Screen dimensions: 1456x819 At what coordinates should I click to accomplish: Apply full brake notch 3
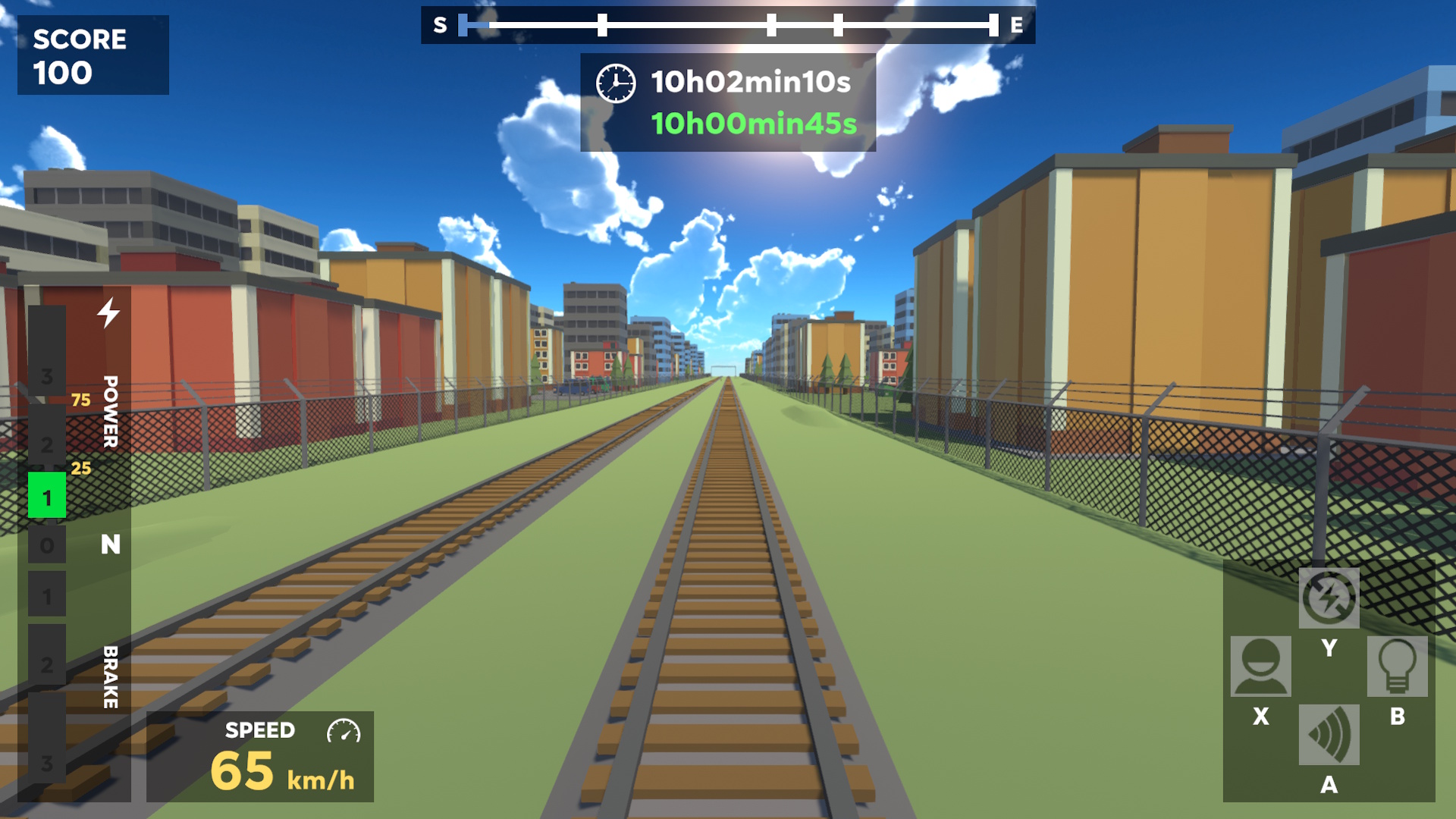tap(47, 762)
